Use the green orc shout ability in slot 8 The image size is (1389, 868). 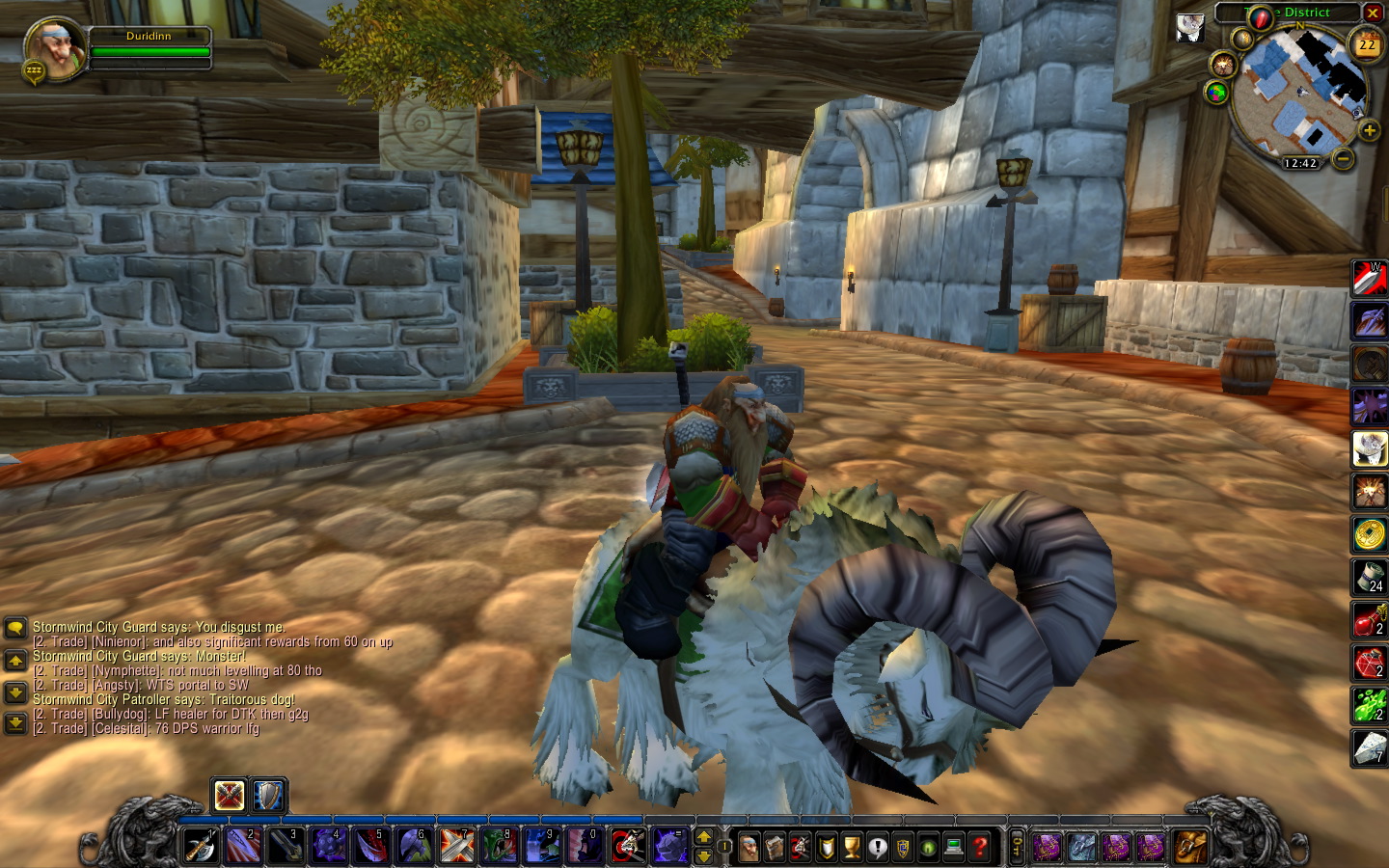500,847
